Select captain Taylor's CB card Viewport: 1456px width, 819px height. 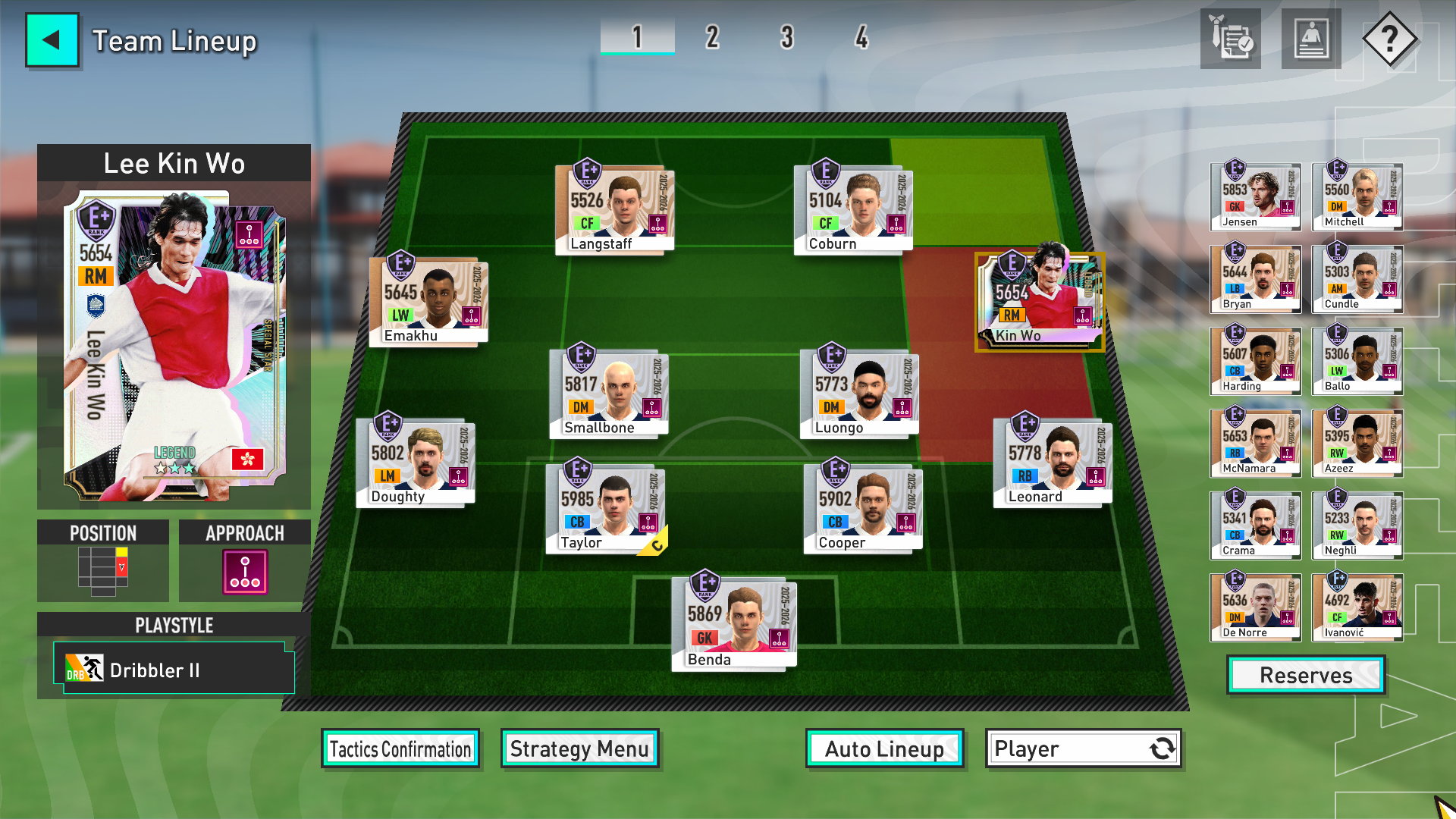tap(606, 508)
